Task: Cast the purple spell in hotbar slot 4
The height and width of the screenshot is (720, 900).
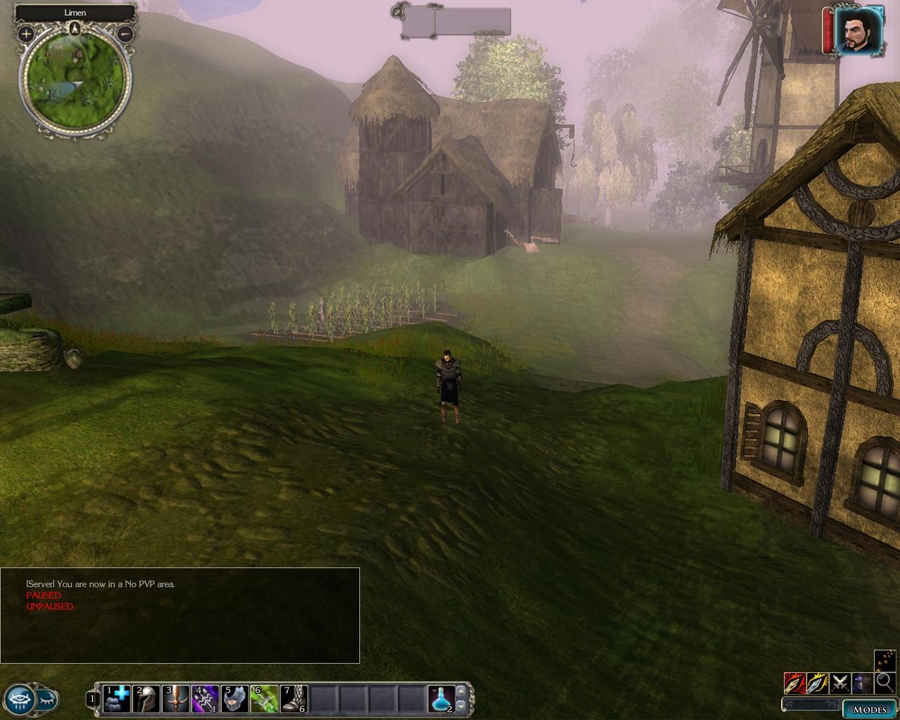Action: [x=205, y=698]
